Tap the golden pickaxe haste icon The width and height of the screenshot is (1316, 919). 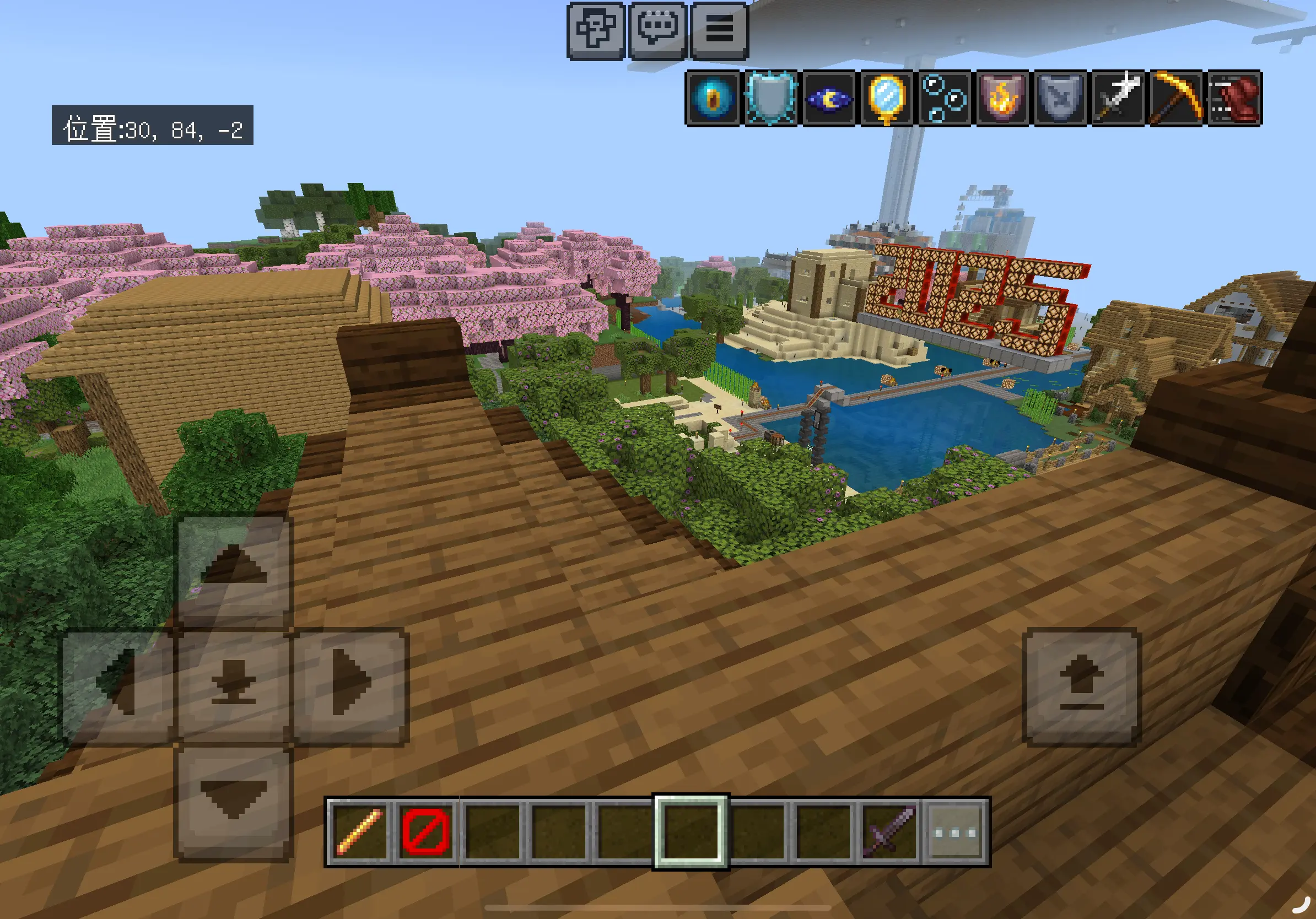click(1176, 99)
